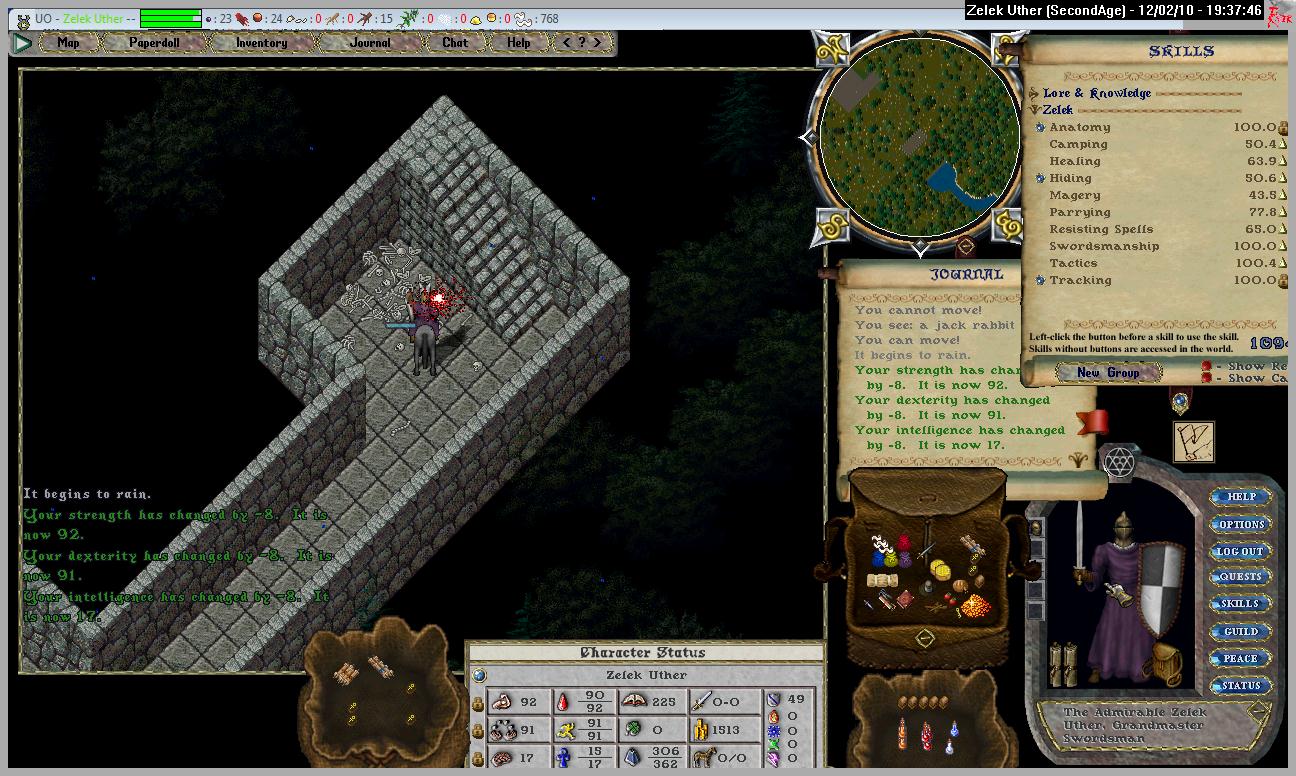Use the Hiding skill via its blue button
The image size is (1296, 776).
tap(1040, 178)
